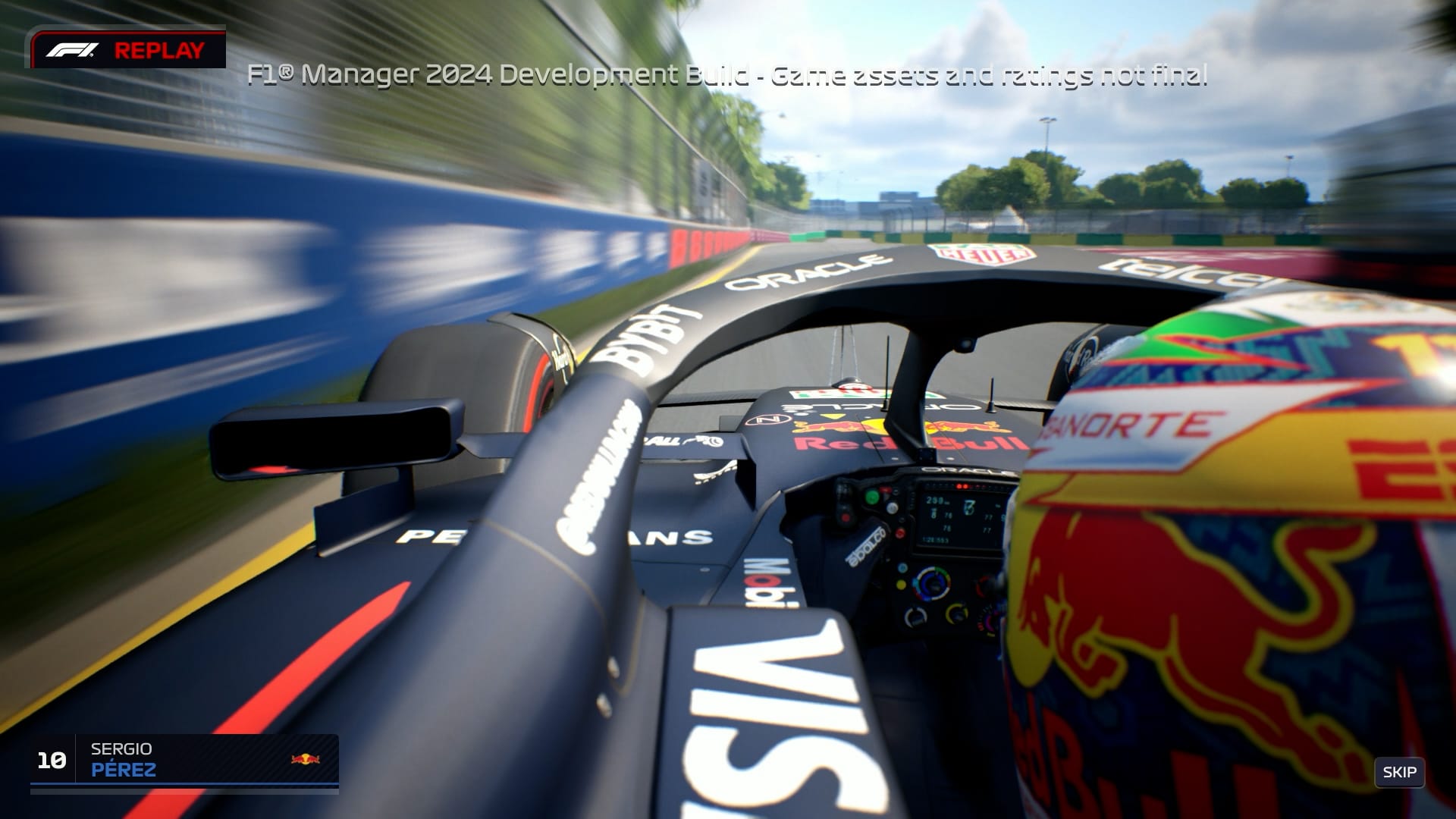Select the REPLAY banner label
The height and width of the screenshot is (819, 1456).
[160, 51]
